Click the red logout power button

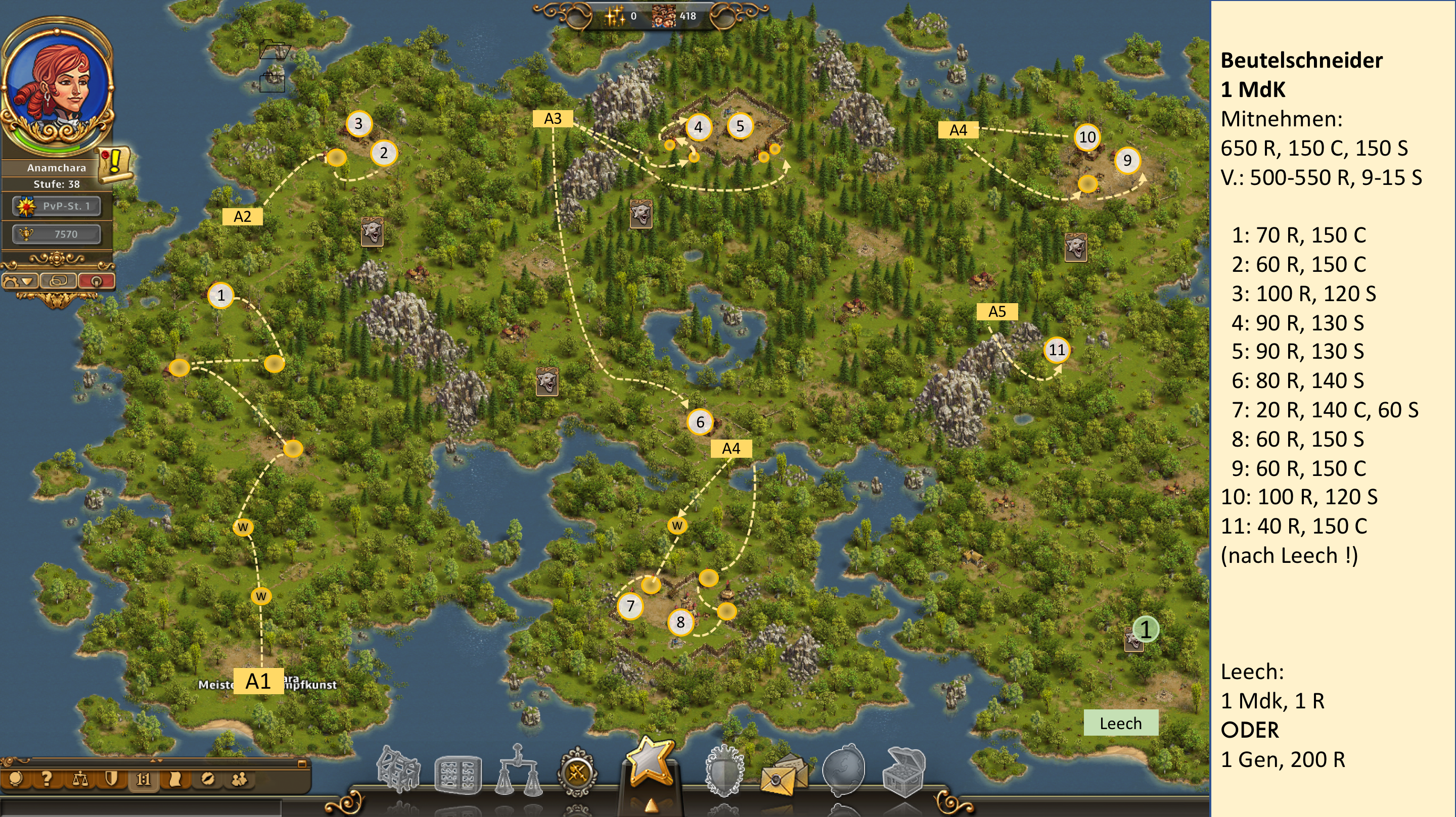(x=96, y=281)
